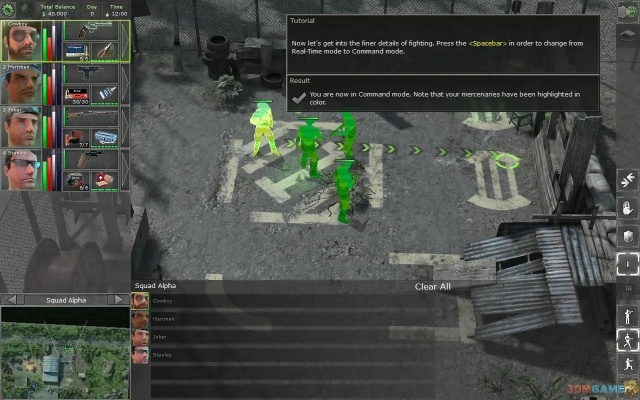Select Cowboy's row in command timeline
Screen dimensions: 640x400
[x=380, y=300]
